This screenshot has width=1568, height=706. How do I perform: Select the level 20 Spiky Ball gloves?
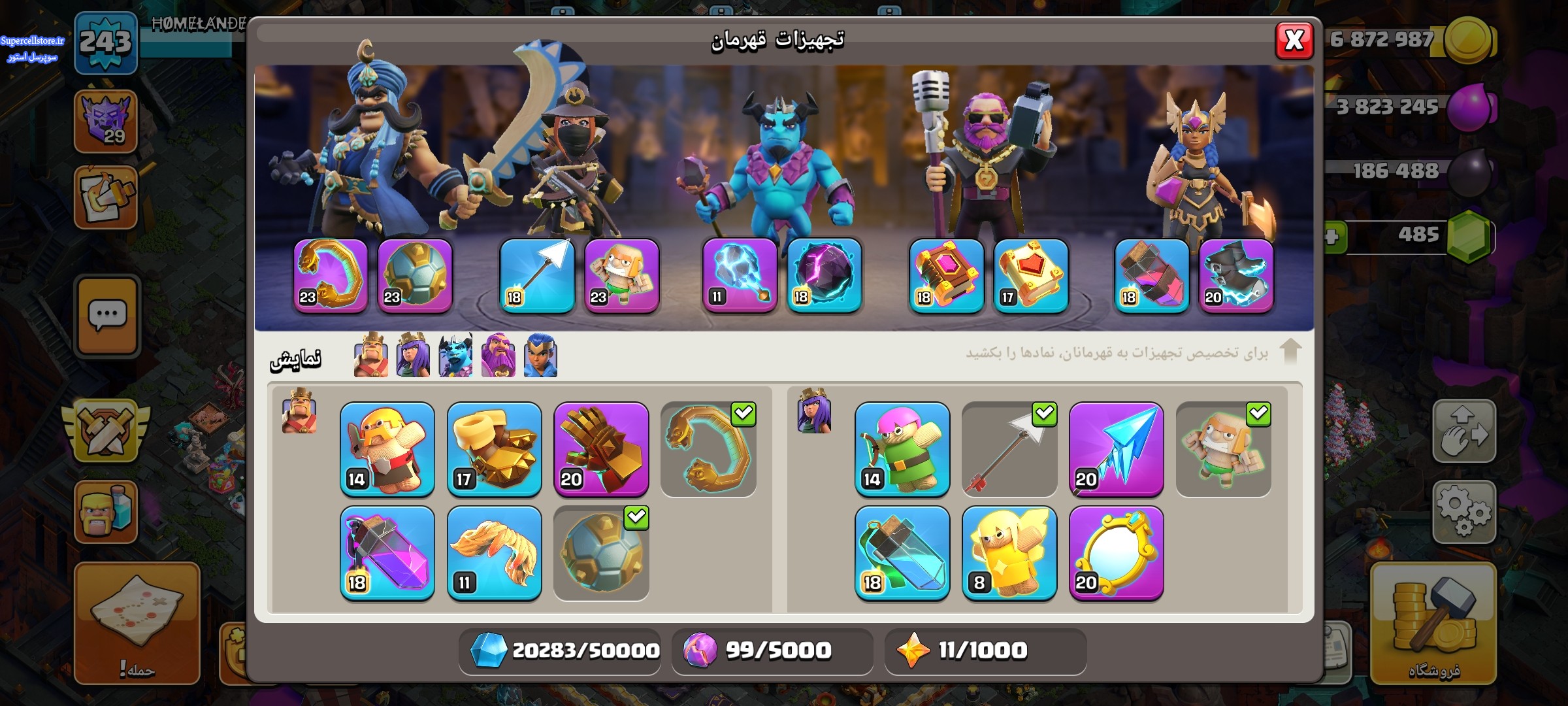[x=601, y=449]
